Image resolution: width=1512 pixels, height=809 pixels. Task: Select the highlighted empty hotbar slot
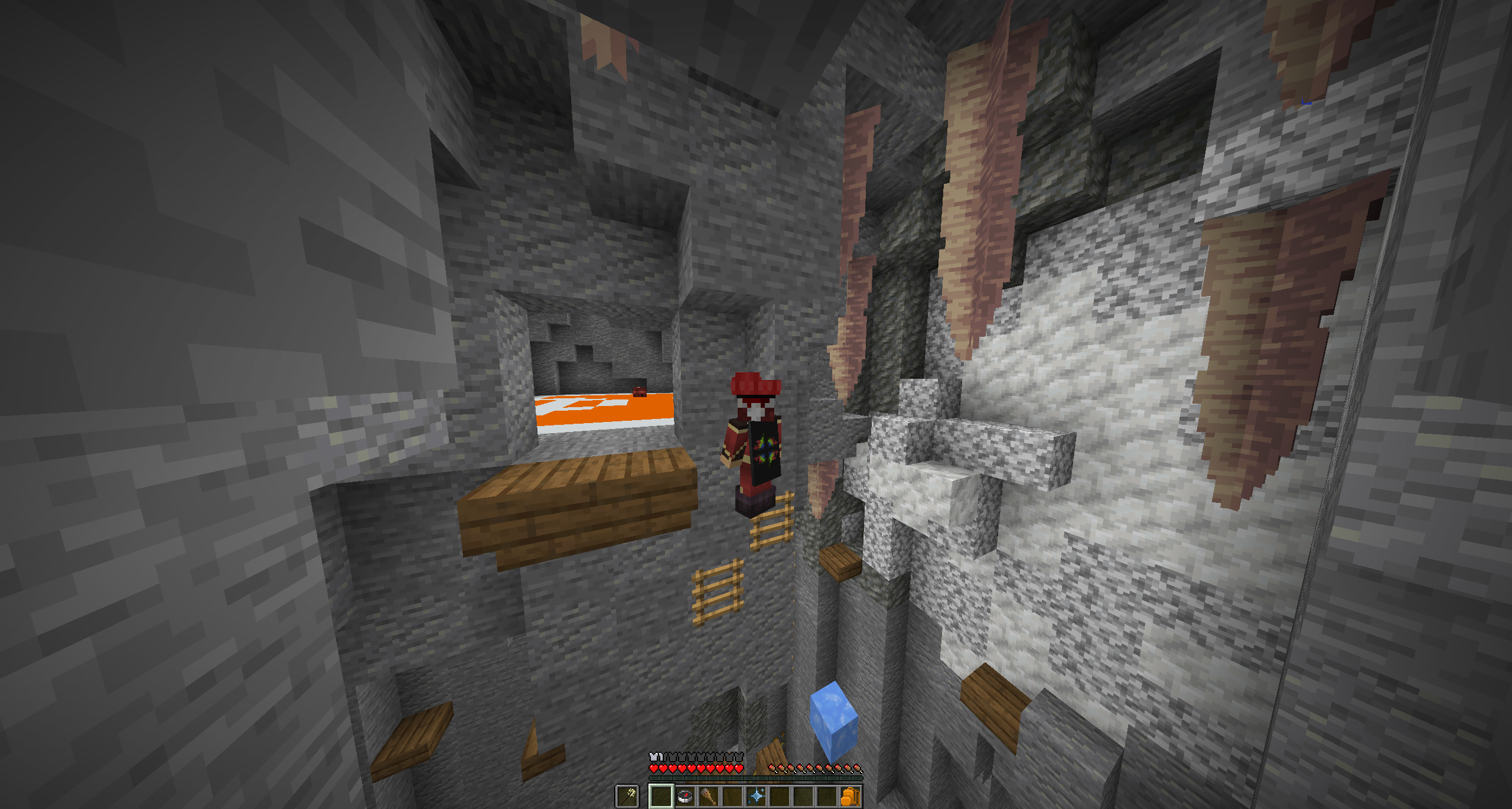click(x=661, y=797)
